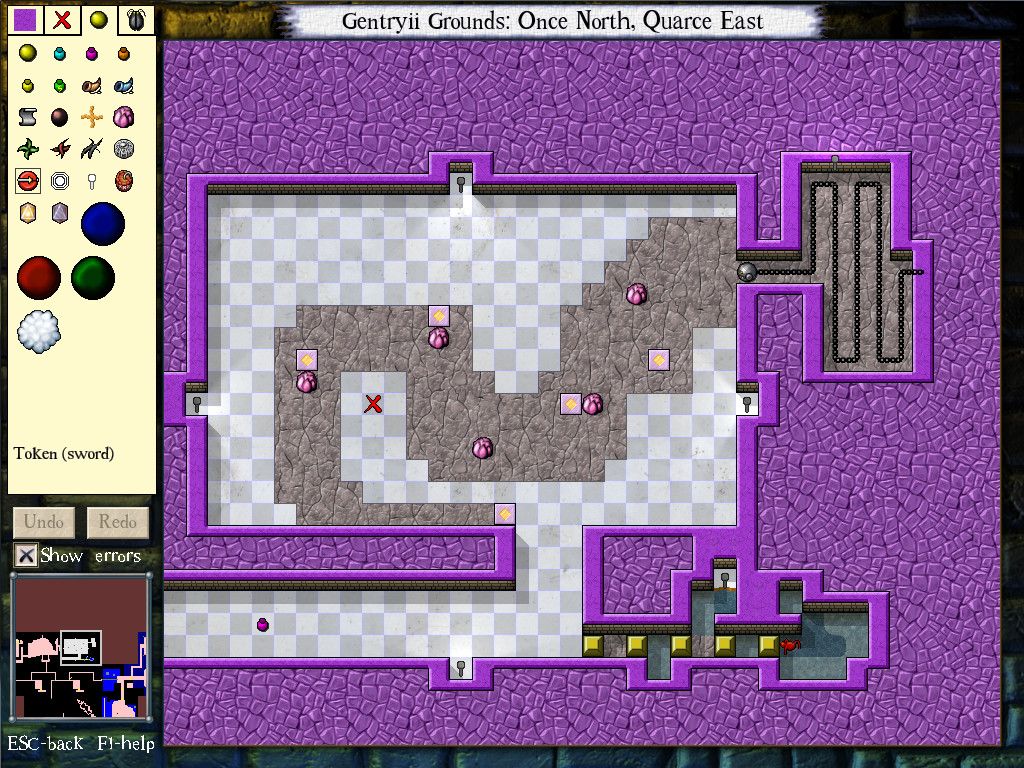Select the grey scroll item
Viewport: 1024px width, 768px height.
[28, 117]
